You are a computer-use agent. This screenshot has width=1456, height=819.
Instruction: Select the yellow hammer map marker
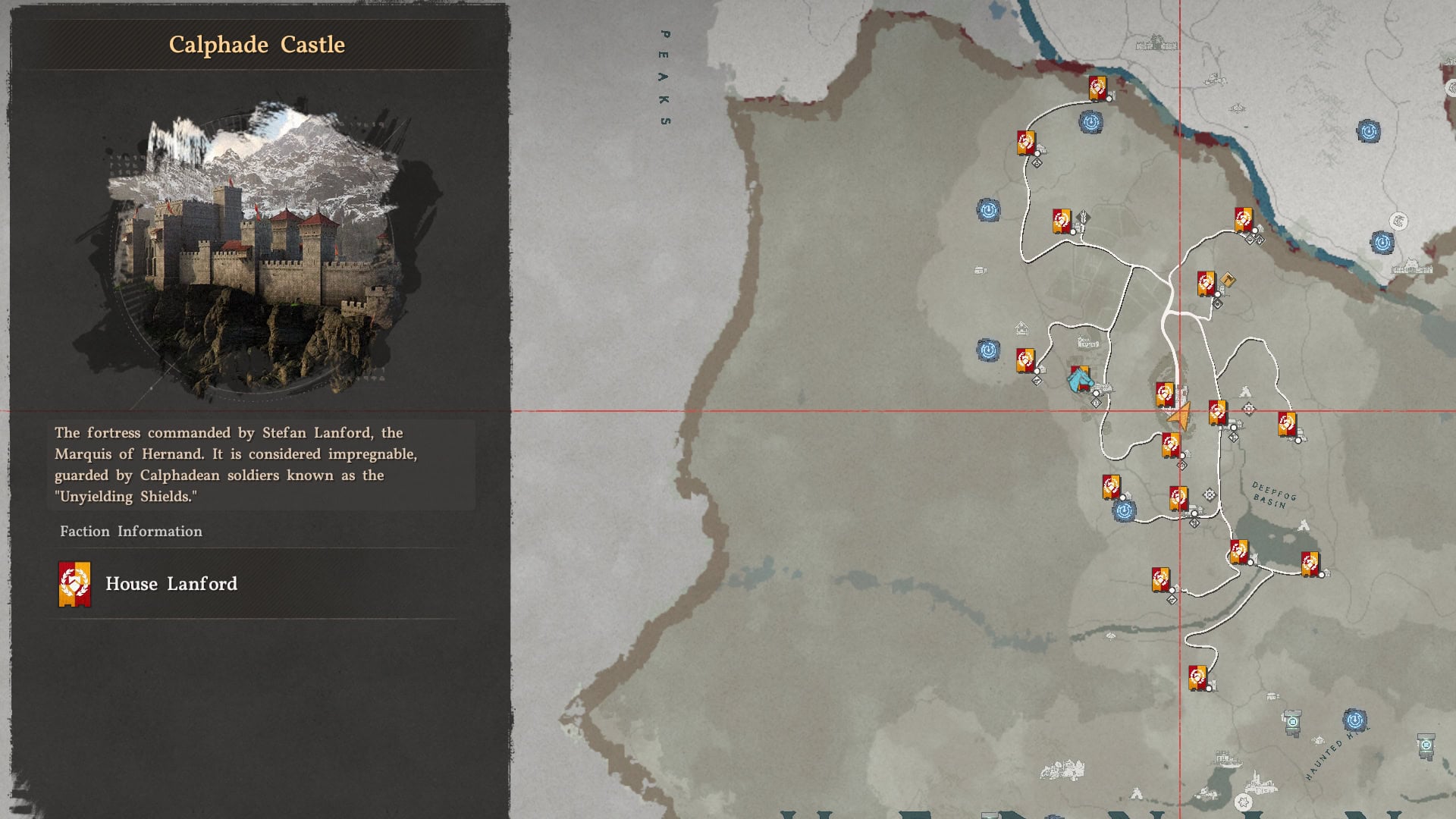point(1228,281)
